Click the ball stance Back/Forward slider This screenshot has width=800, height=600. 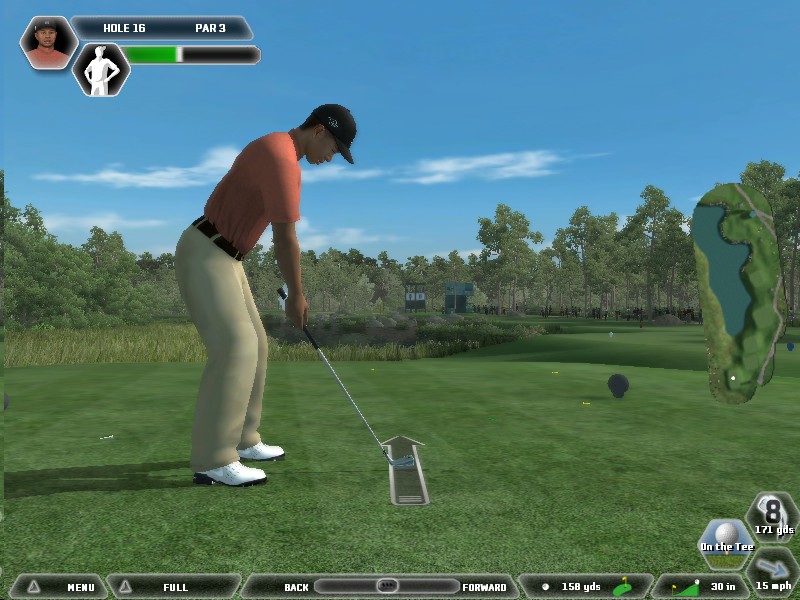[386, 586]
